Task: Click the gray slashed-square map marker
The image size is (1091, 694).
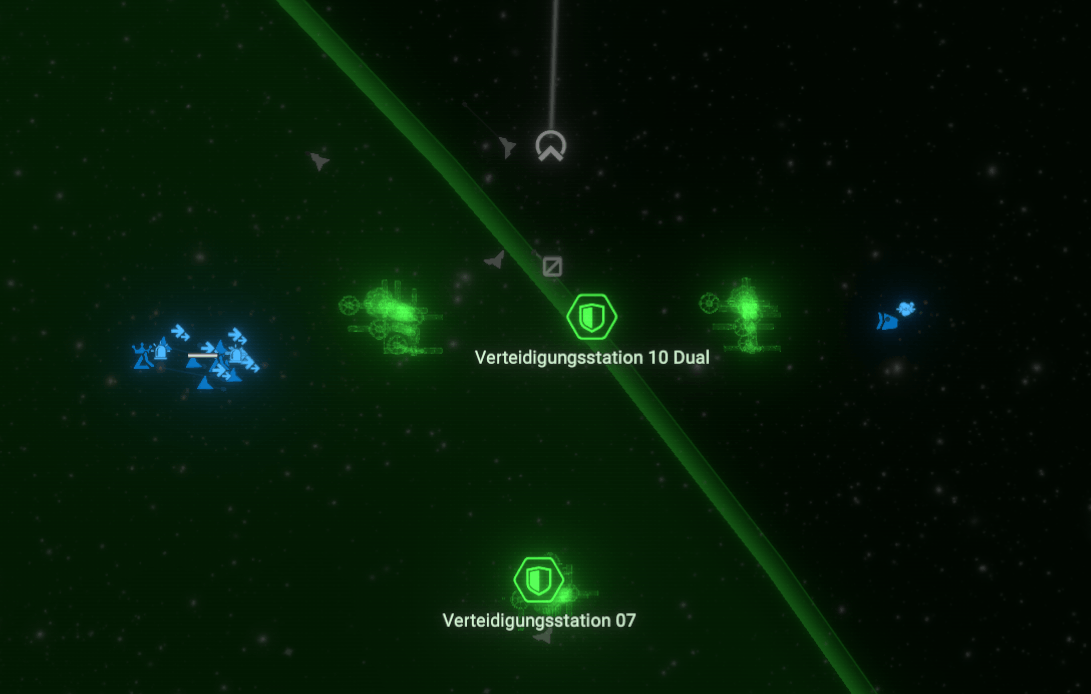Action: click(x=552, y=266)
